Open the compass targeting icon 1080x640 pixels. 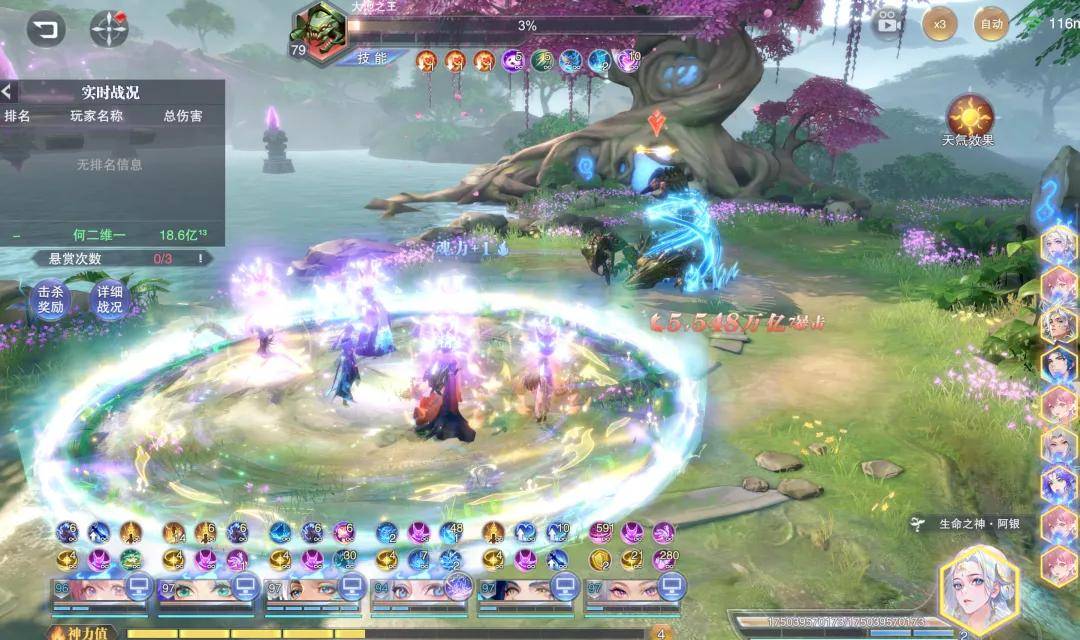click(109, 28)
